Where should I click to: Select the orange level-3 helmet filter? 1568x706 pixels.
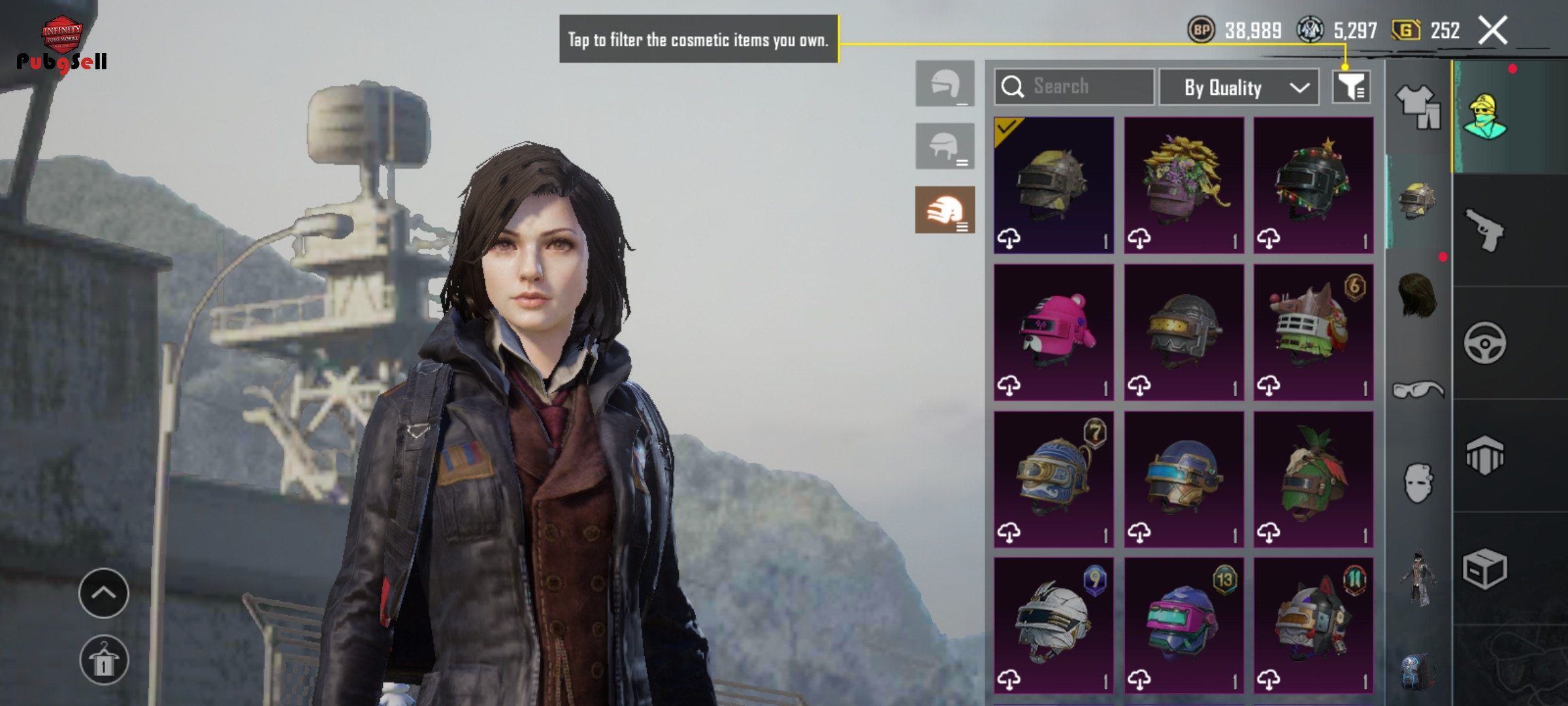tap(945, 210)
